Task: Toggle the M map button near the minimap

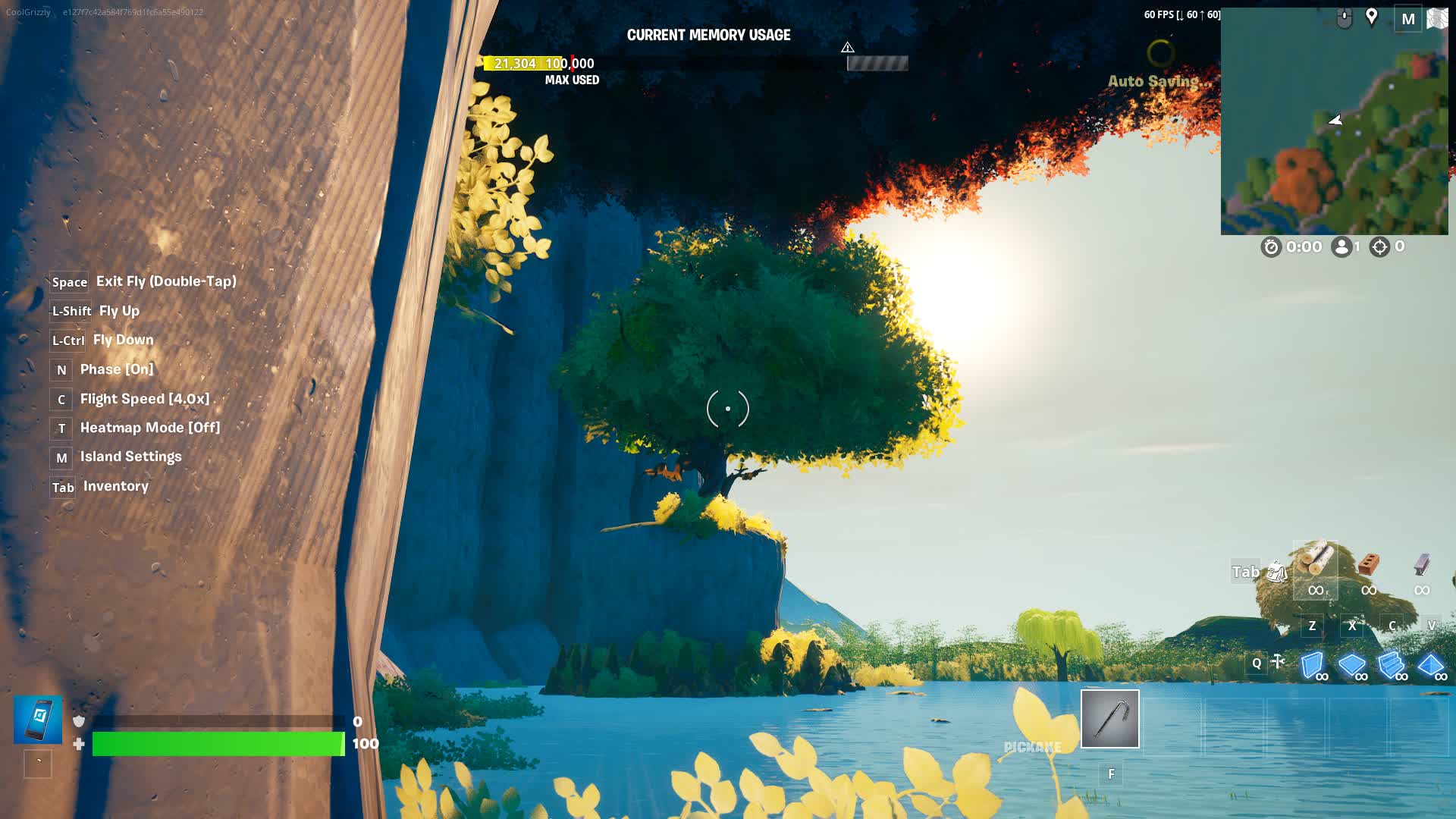Action: coord(1409,18)
